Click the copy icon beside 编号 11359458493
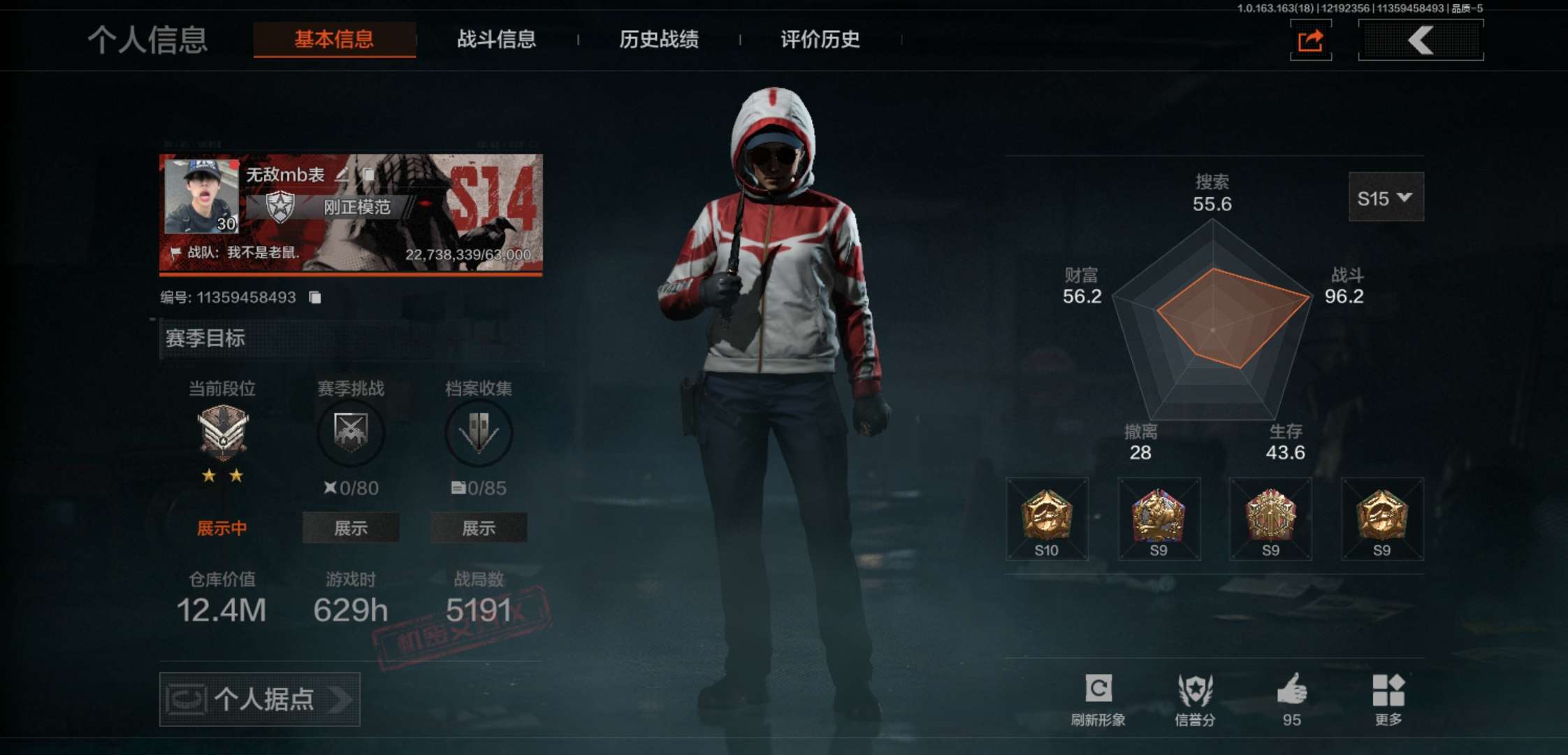 315,296
